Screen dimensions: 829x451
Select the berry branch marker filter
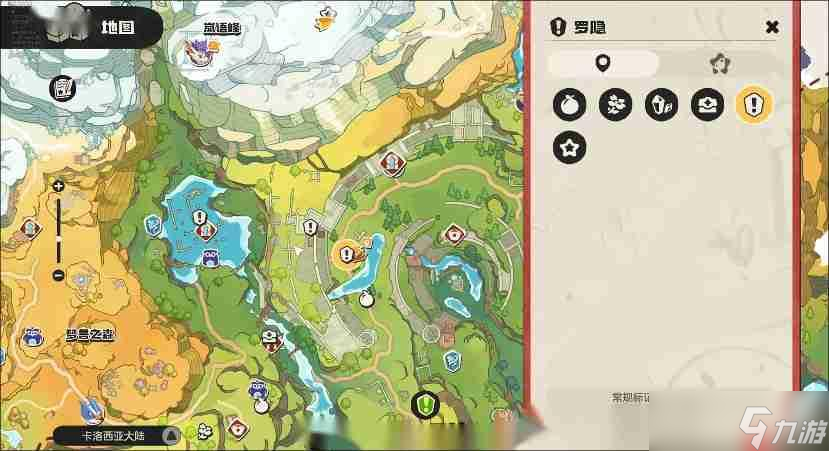point(615,104)
